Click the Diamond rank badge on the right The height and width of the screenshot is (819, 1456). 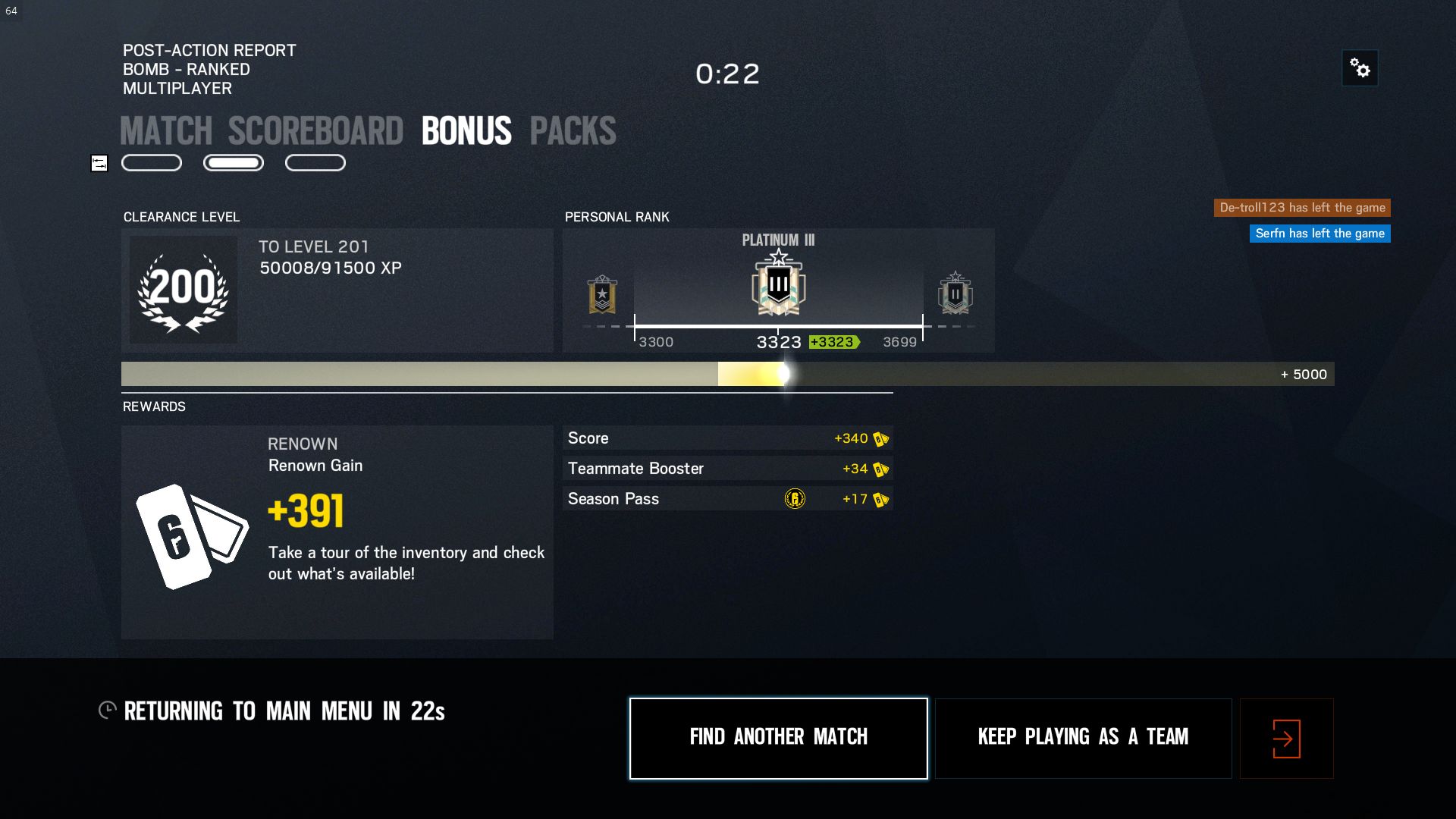coord(955,296)
